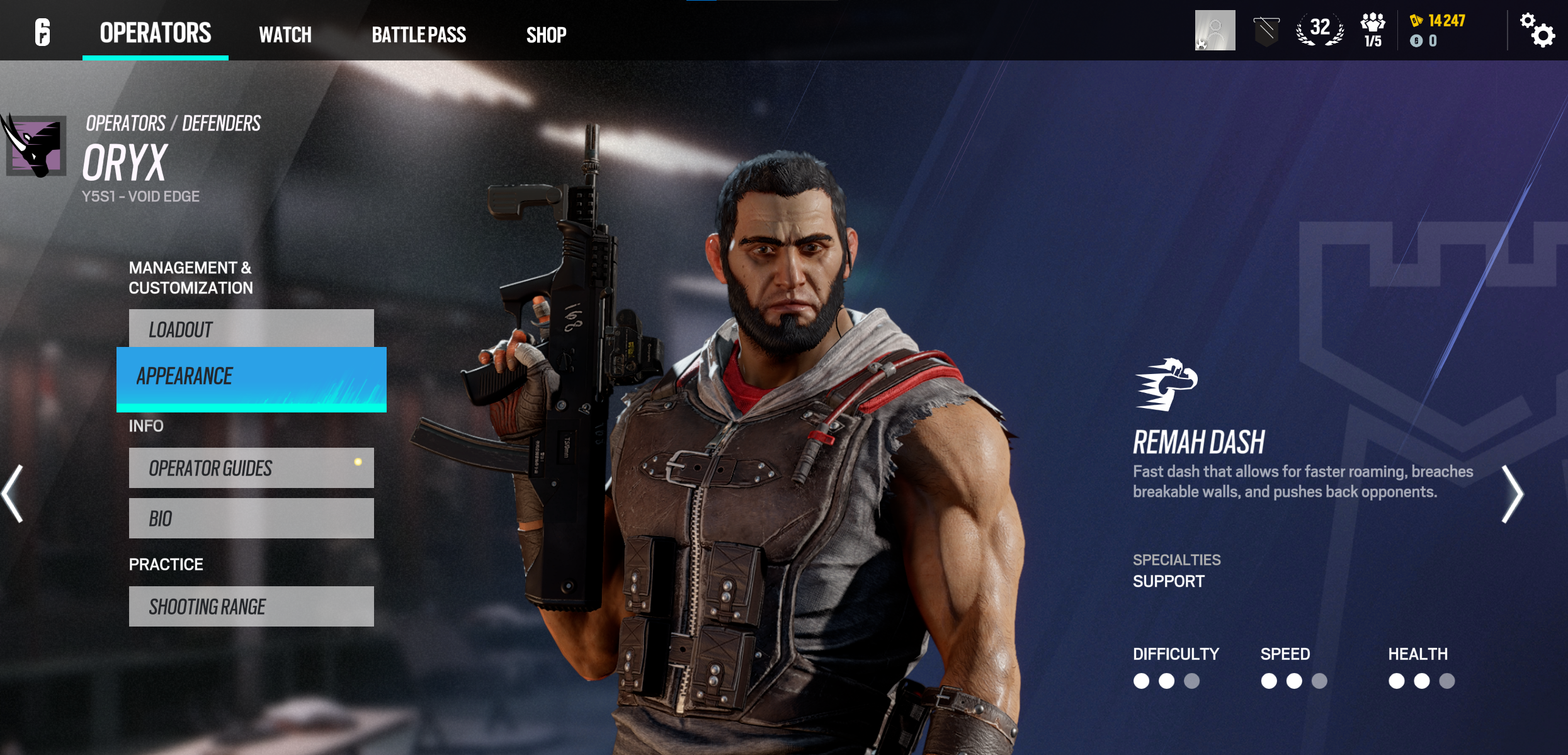Viewport: 1568px width, 755px height.
Task: Go to the Battle Pass tab
Action: pyautogui.click(x=419, y=35)
